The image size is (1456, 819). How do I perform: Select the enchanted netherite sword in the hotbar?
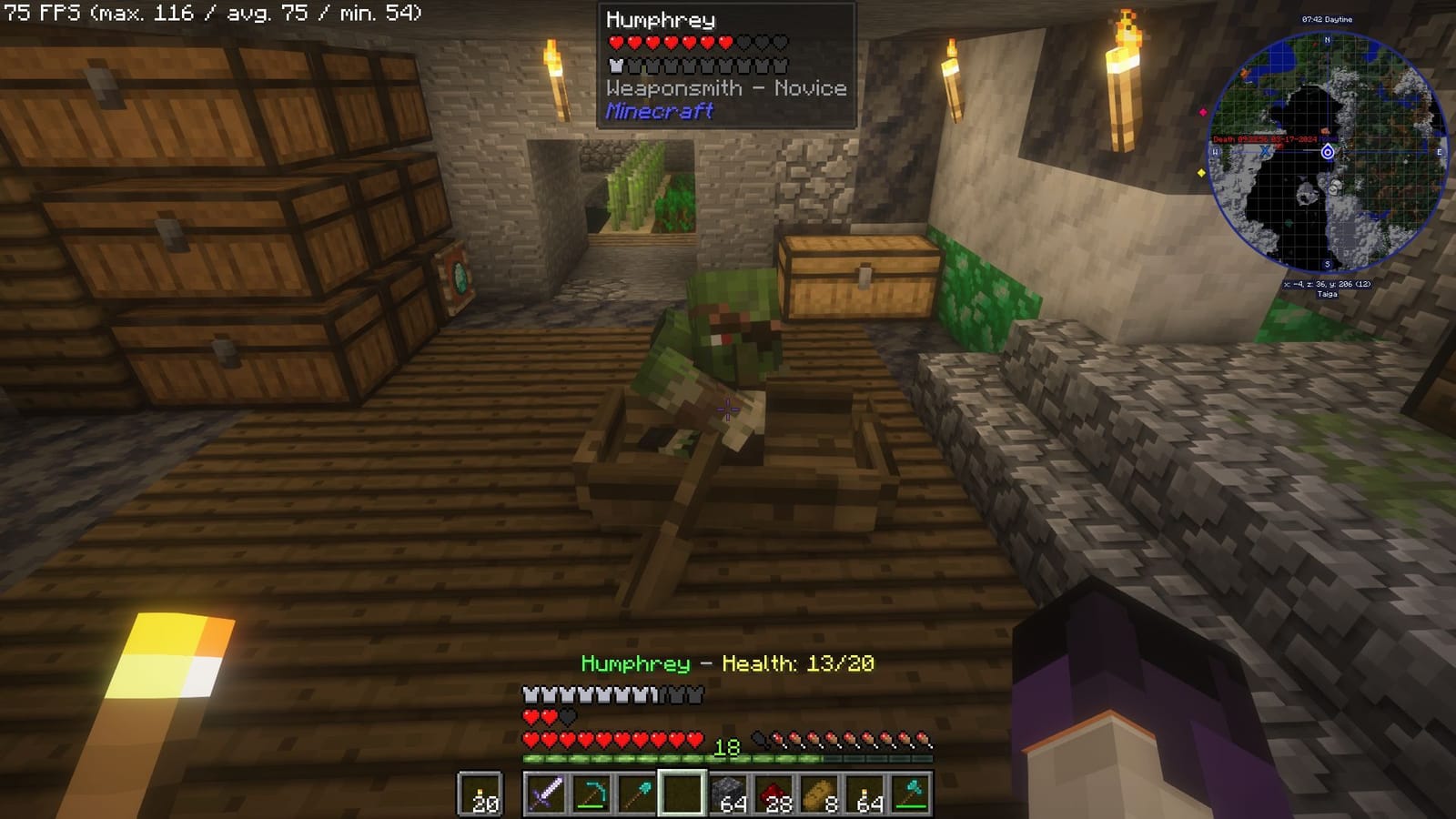pyautogui.click(x=549, y=791)
